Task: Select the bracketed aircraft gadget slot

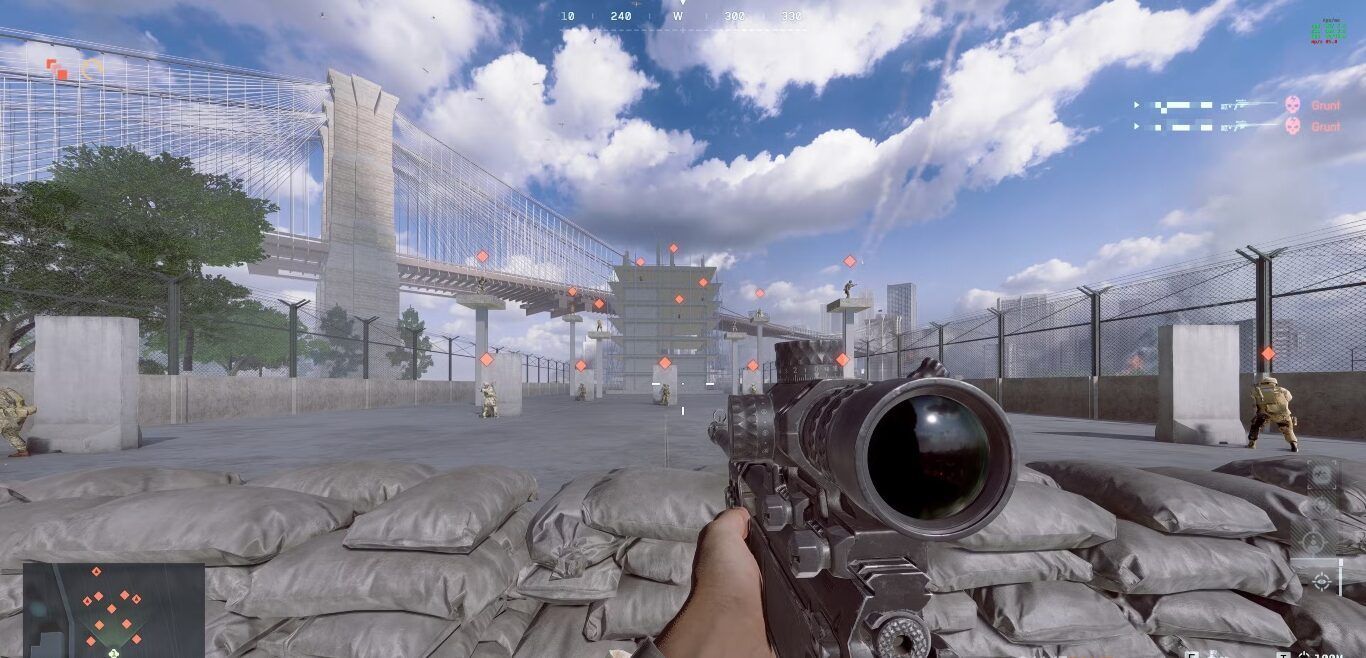Action: (x=1321, y=474)
